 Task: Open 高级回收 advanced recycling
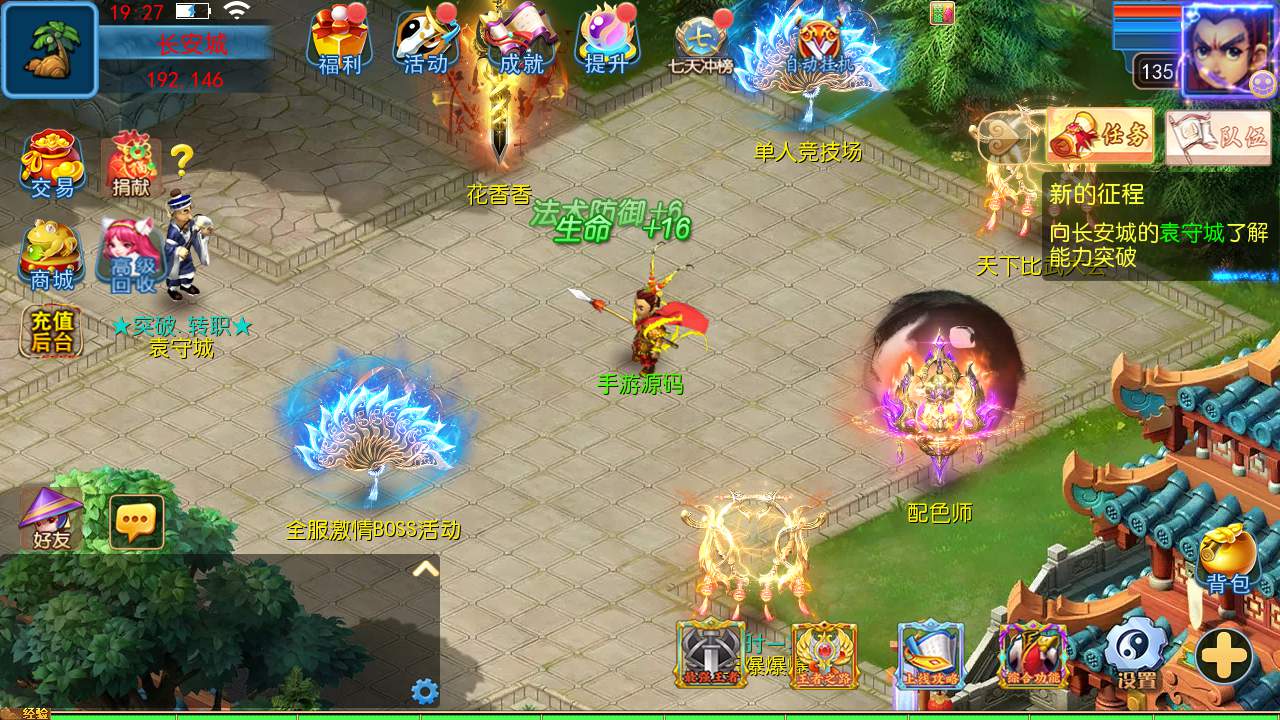pos(131,255)
